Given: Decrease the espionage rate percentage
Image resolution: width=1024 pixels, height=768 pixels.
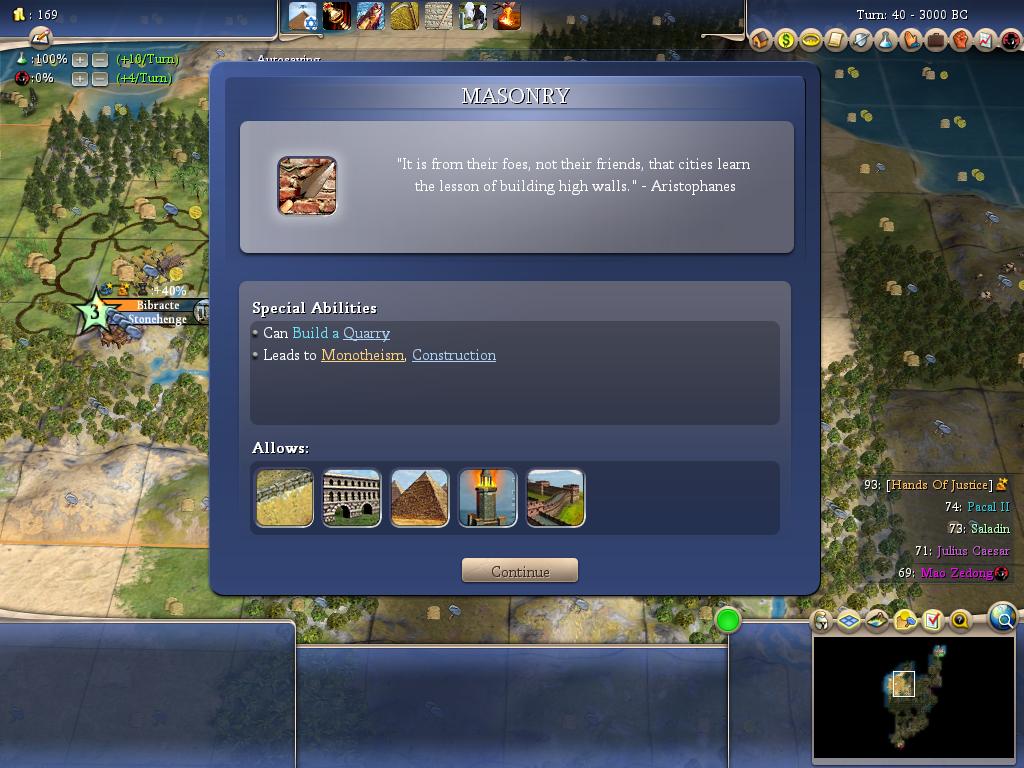Looking at the screenshot, I should [x=100, y=78].
